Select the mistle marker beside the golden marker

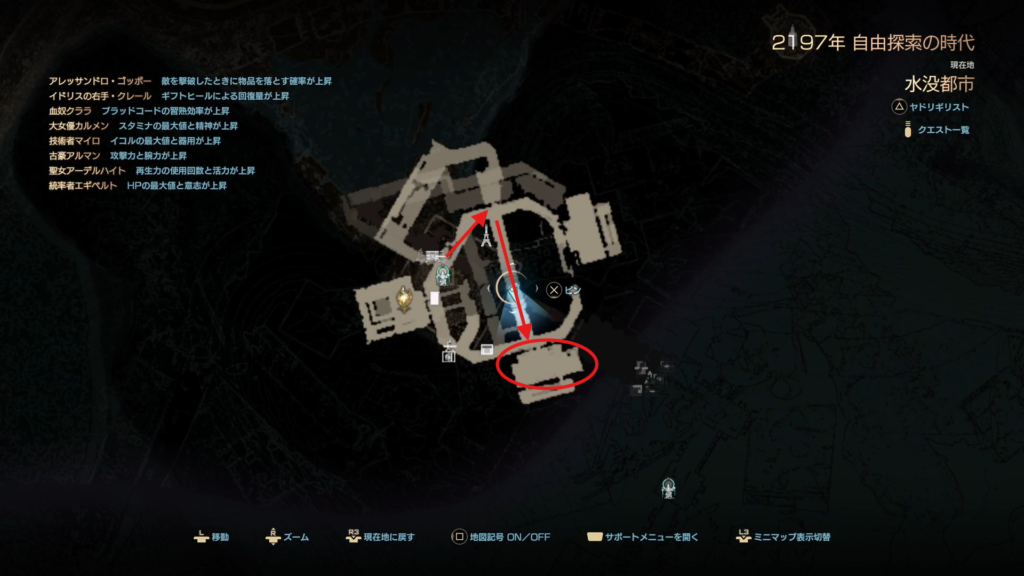click(442, 277)
